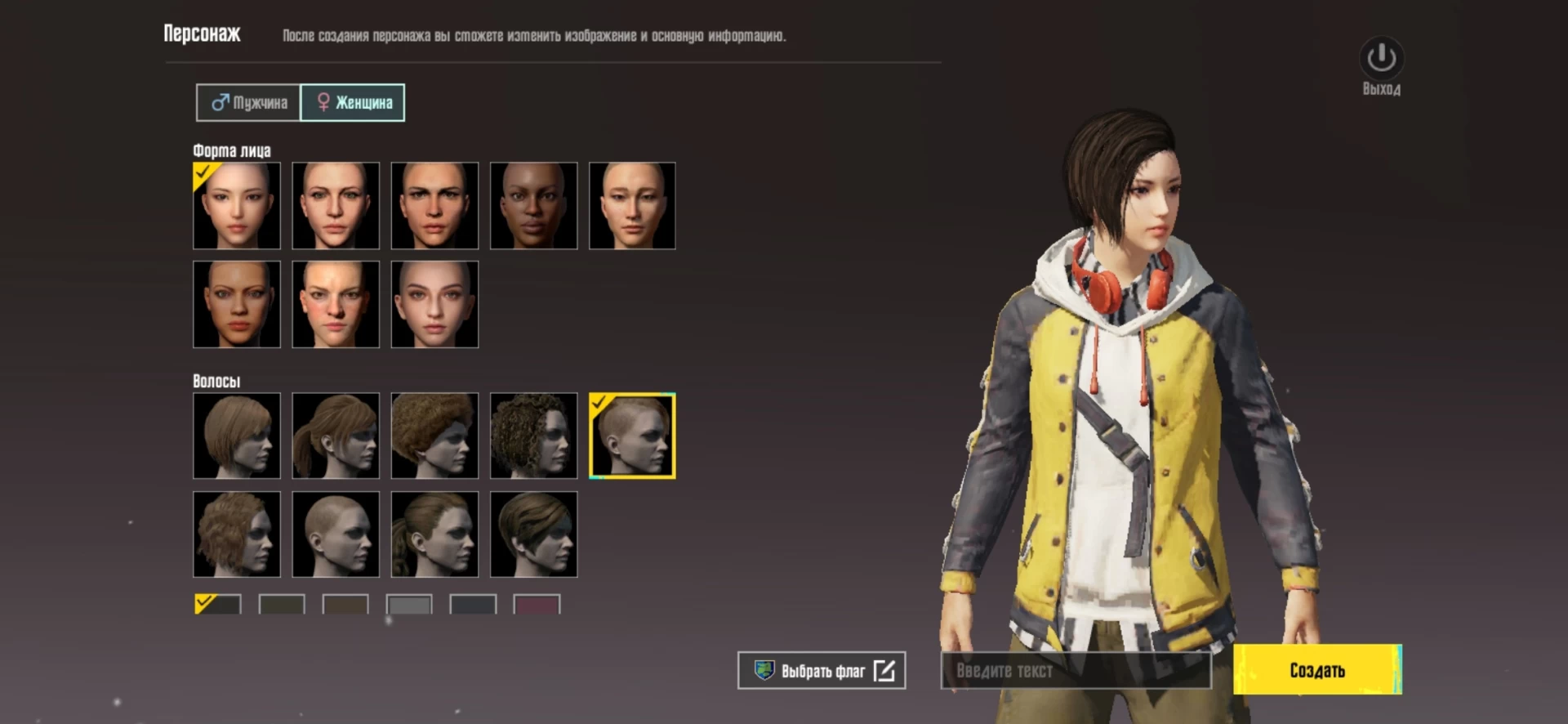This screenshot has height=724, width=1568.
Task: Create the character with Создать
Action: coord(1316,670)
